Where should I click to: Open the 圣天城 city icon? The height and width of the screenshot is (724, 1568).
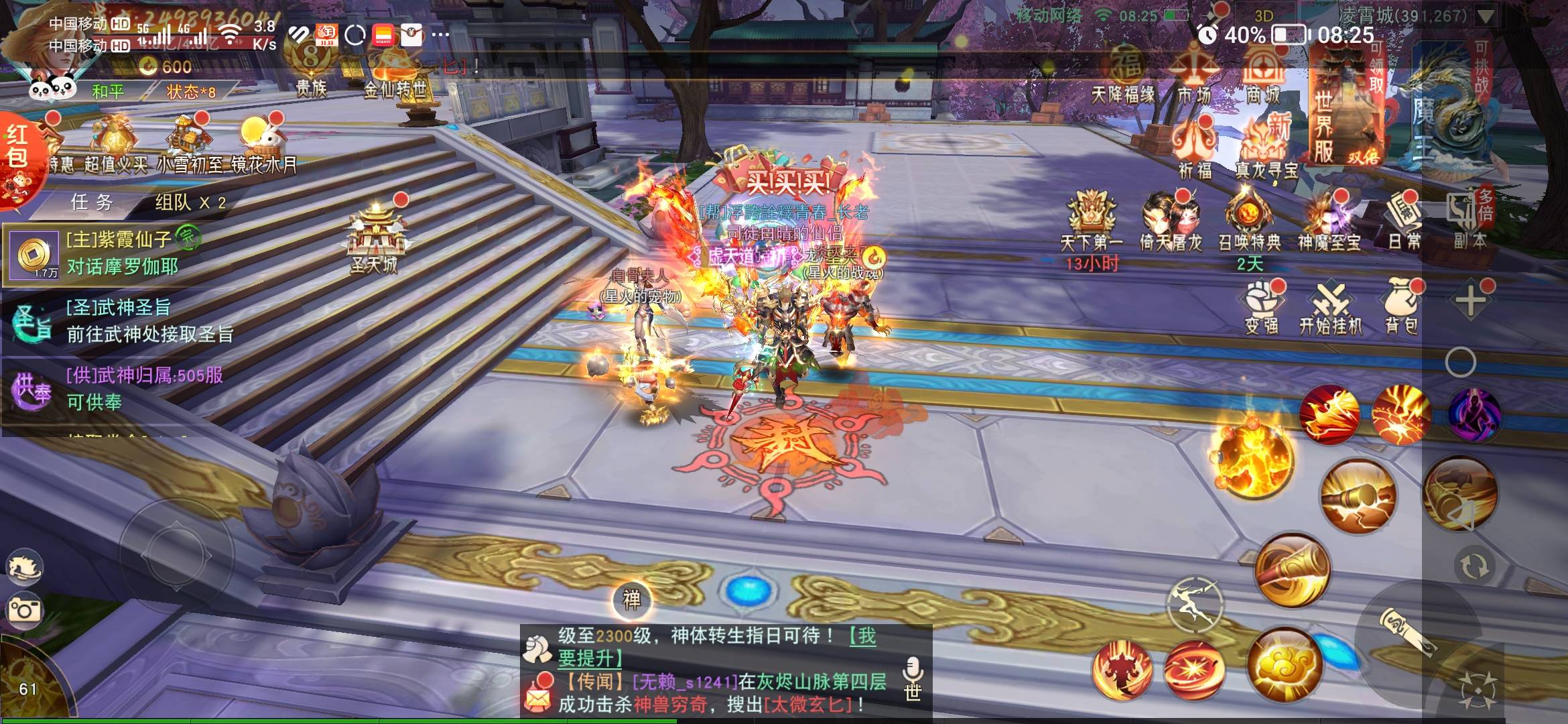click(x=374, y=239)
